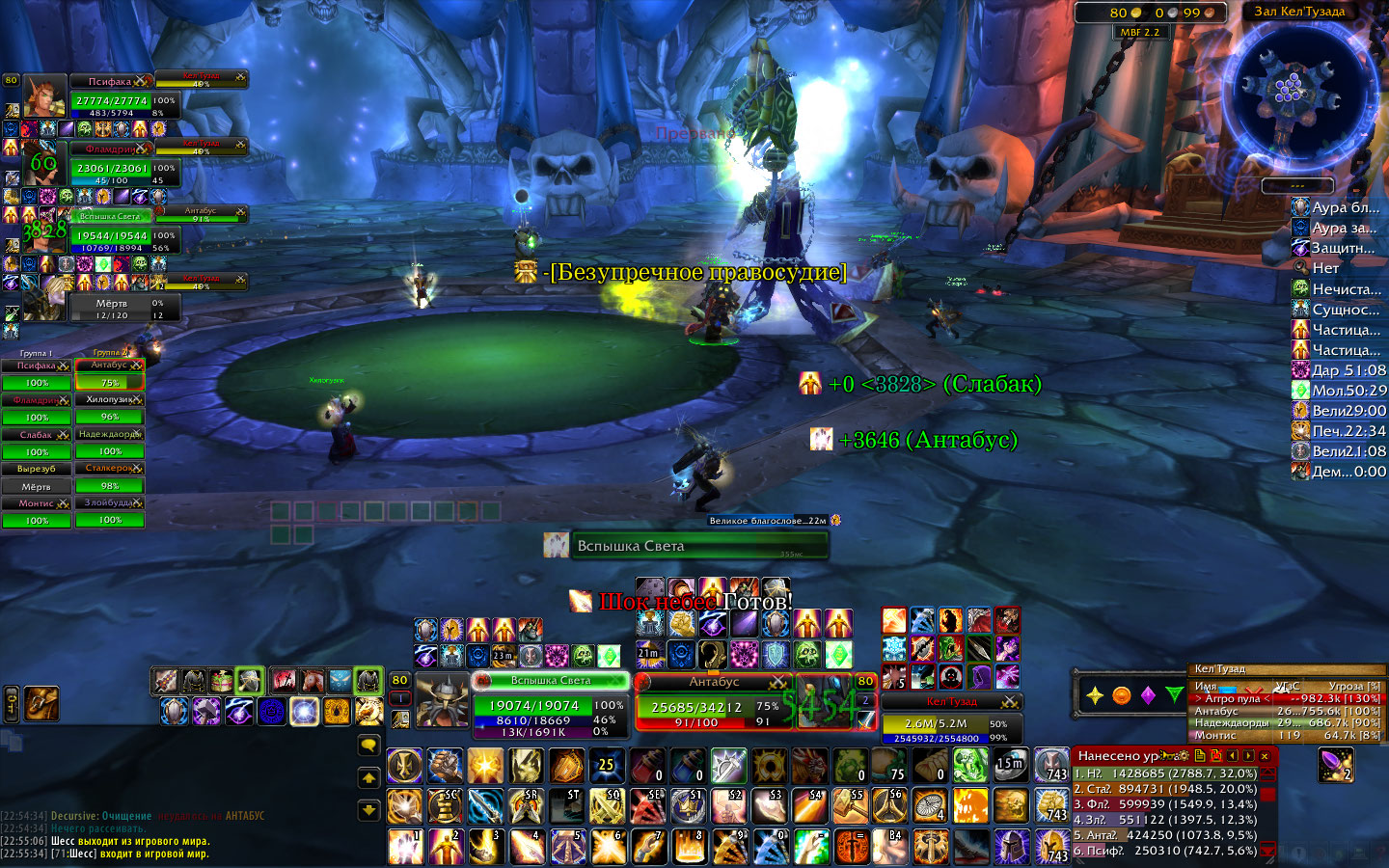Click the Кел'Тузад boss target frame

coord(951,719)
